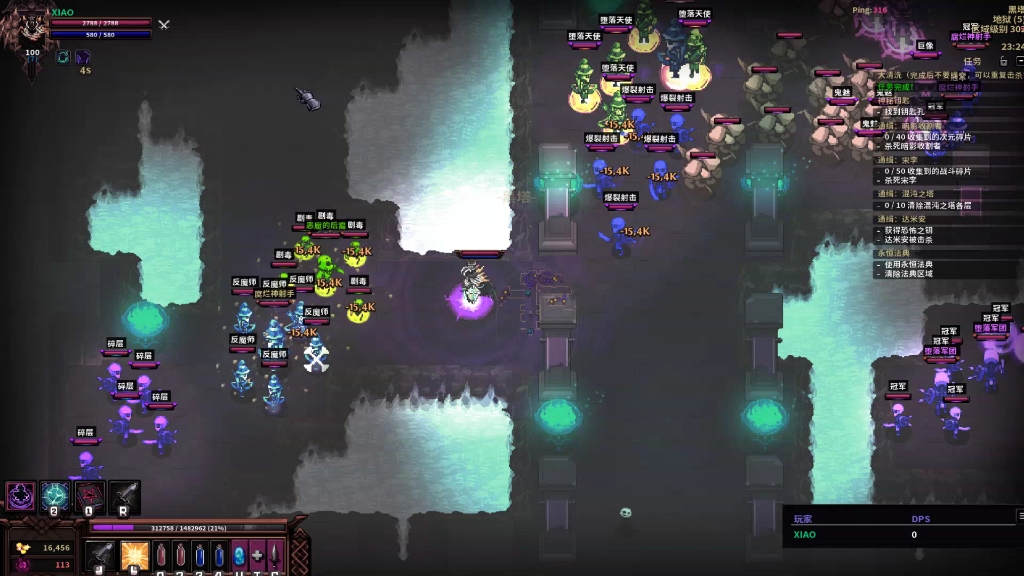Click the dagger icon hotbar slot
Viewport: 1024px width, 576px height.
275,555
